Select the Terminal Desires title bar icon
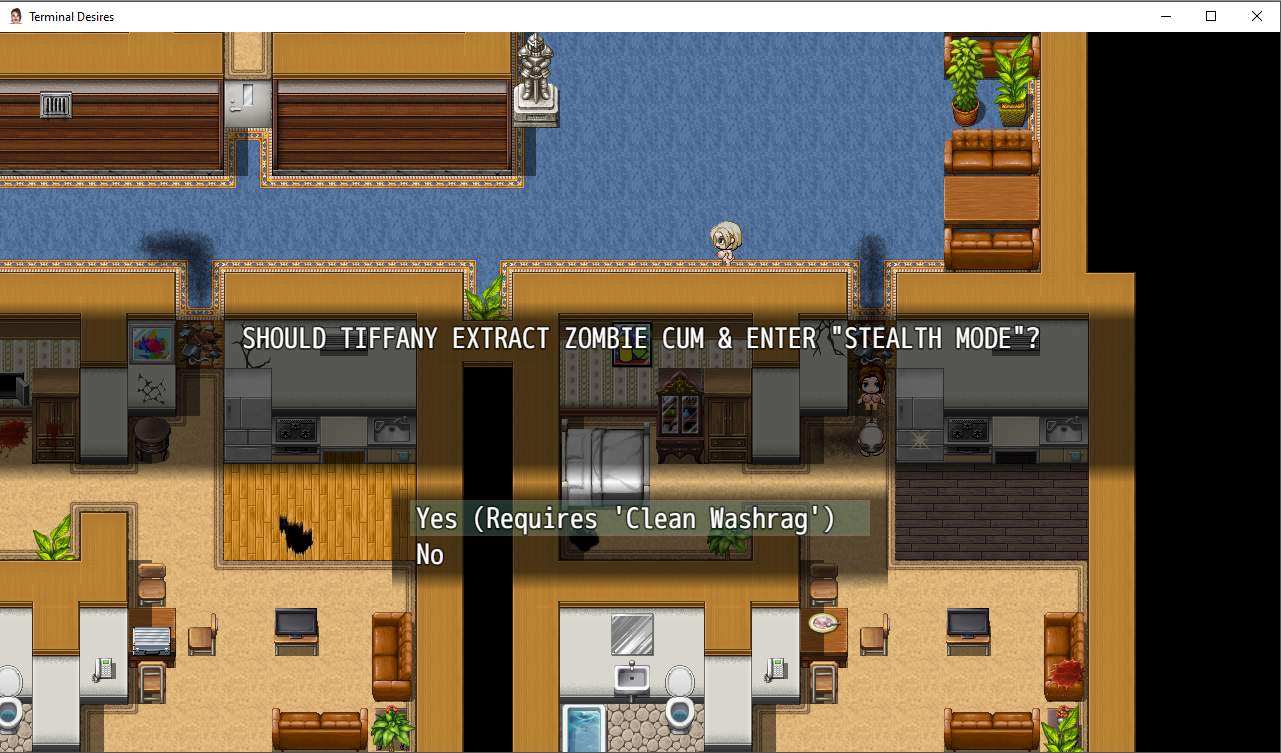The image size is (1281, 753). click(x=15, y=16)
